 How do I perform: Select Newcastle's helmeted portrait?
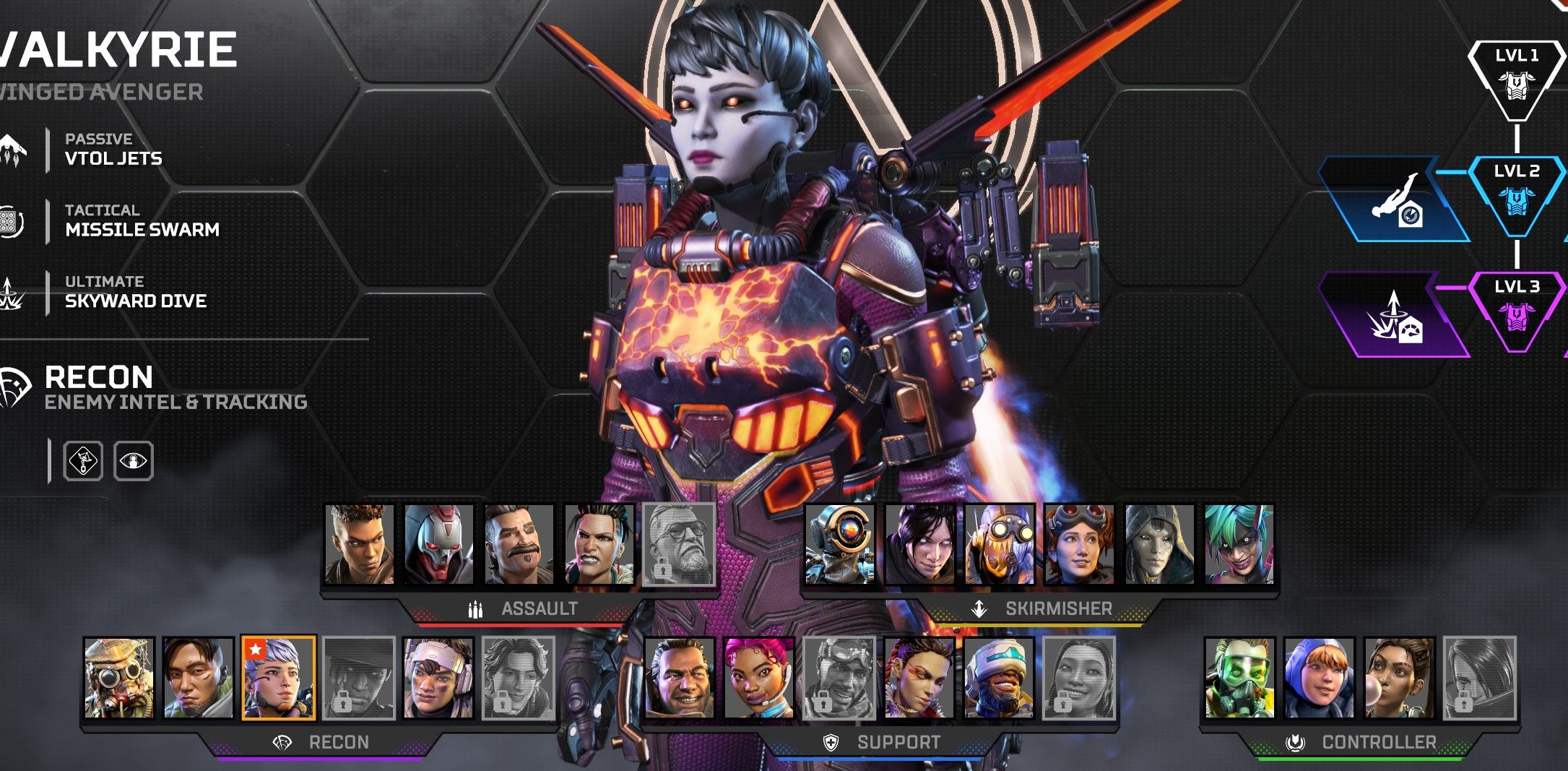click(998, 678)
